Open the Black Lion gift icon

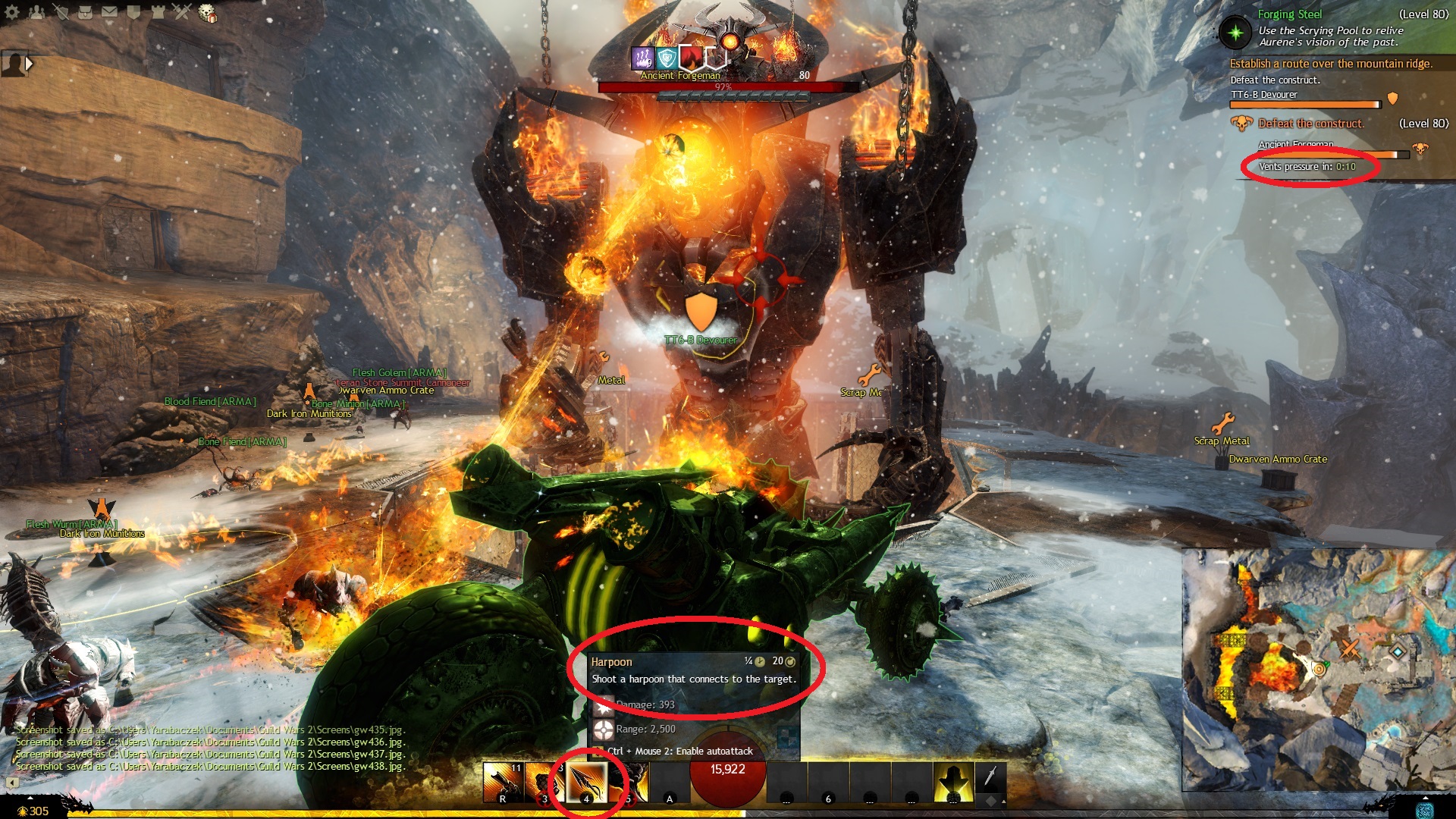[207, 13]
